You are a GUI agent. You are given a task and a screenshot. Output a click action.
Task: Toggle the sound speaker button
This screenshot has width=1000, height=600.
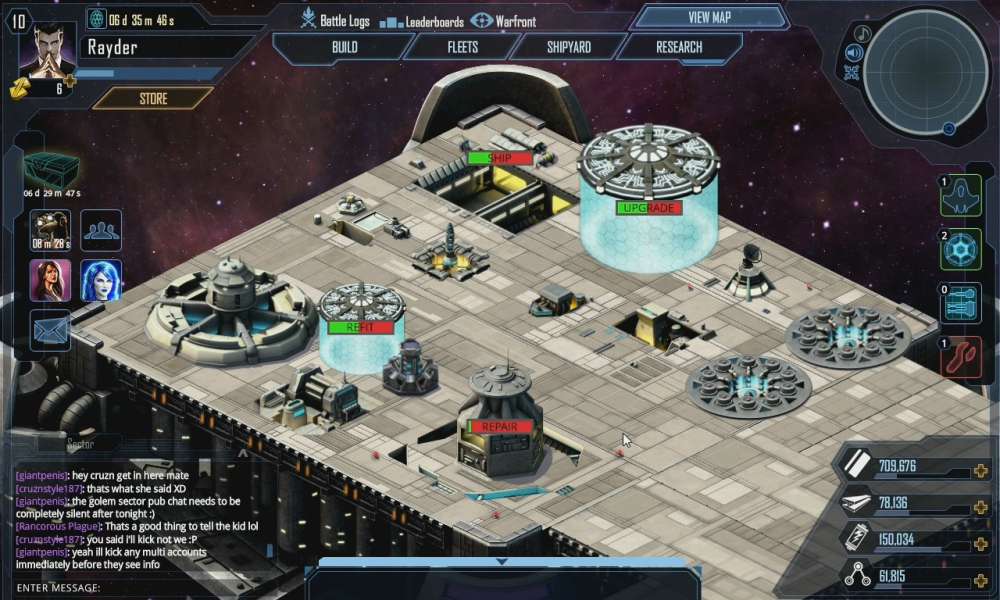(x=853, y=53)
